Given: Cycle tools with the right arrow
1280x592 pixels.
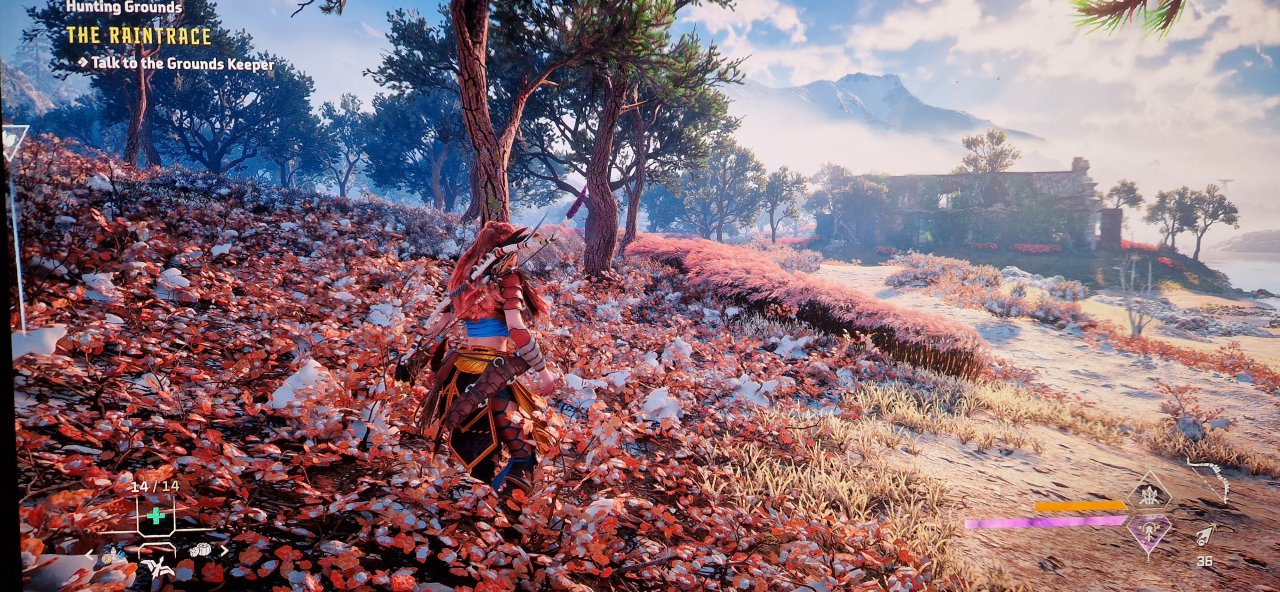Looking at the screenshot, I should click(225, 549).
